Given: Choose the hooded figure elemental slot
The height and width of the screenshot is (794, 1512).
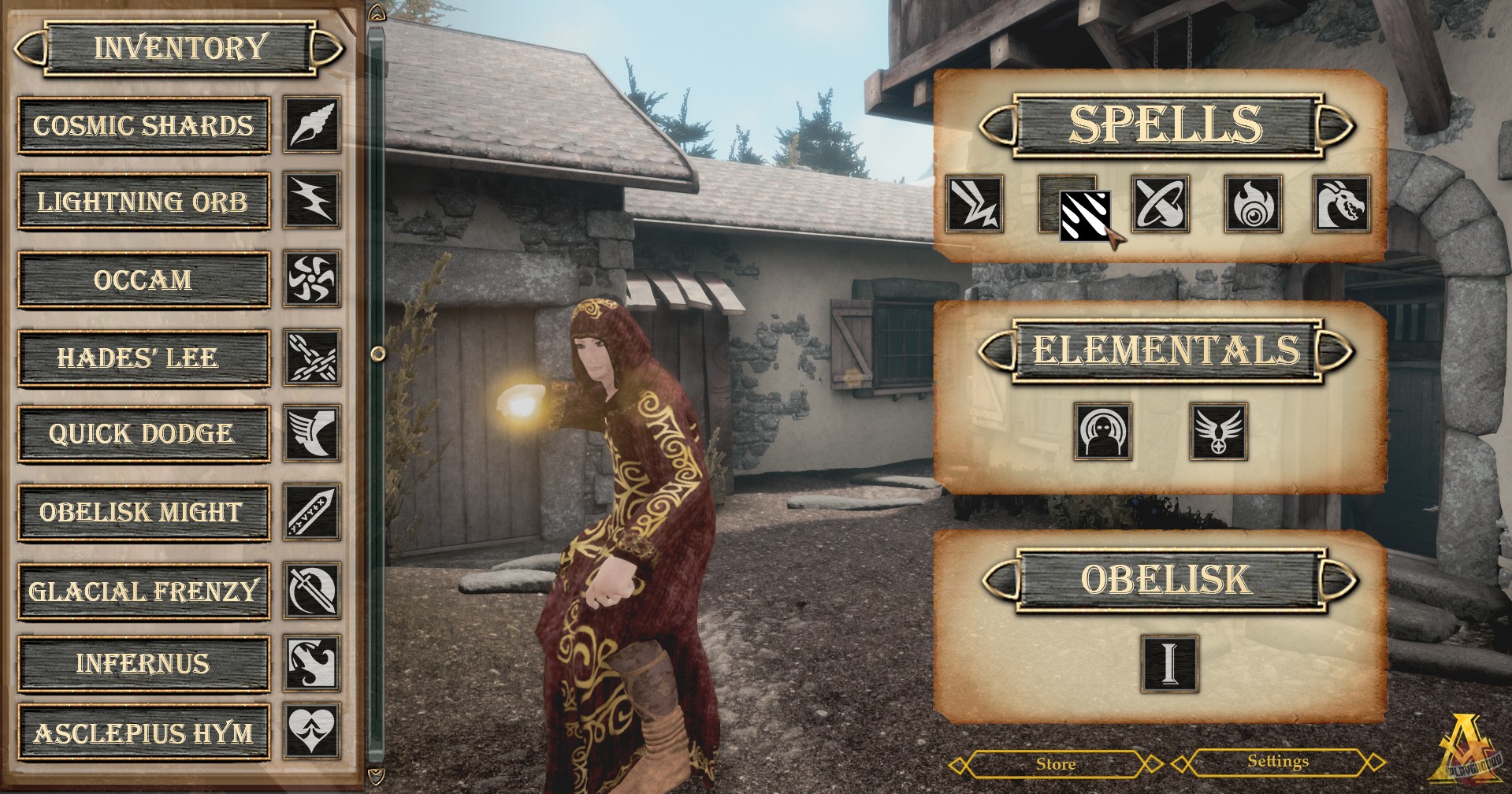Looking at the screenshot, I should [1103, 431].
